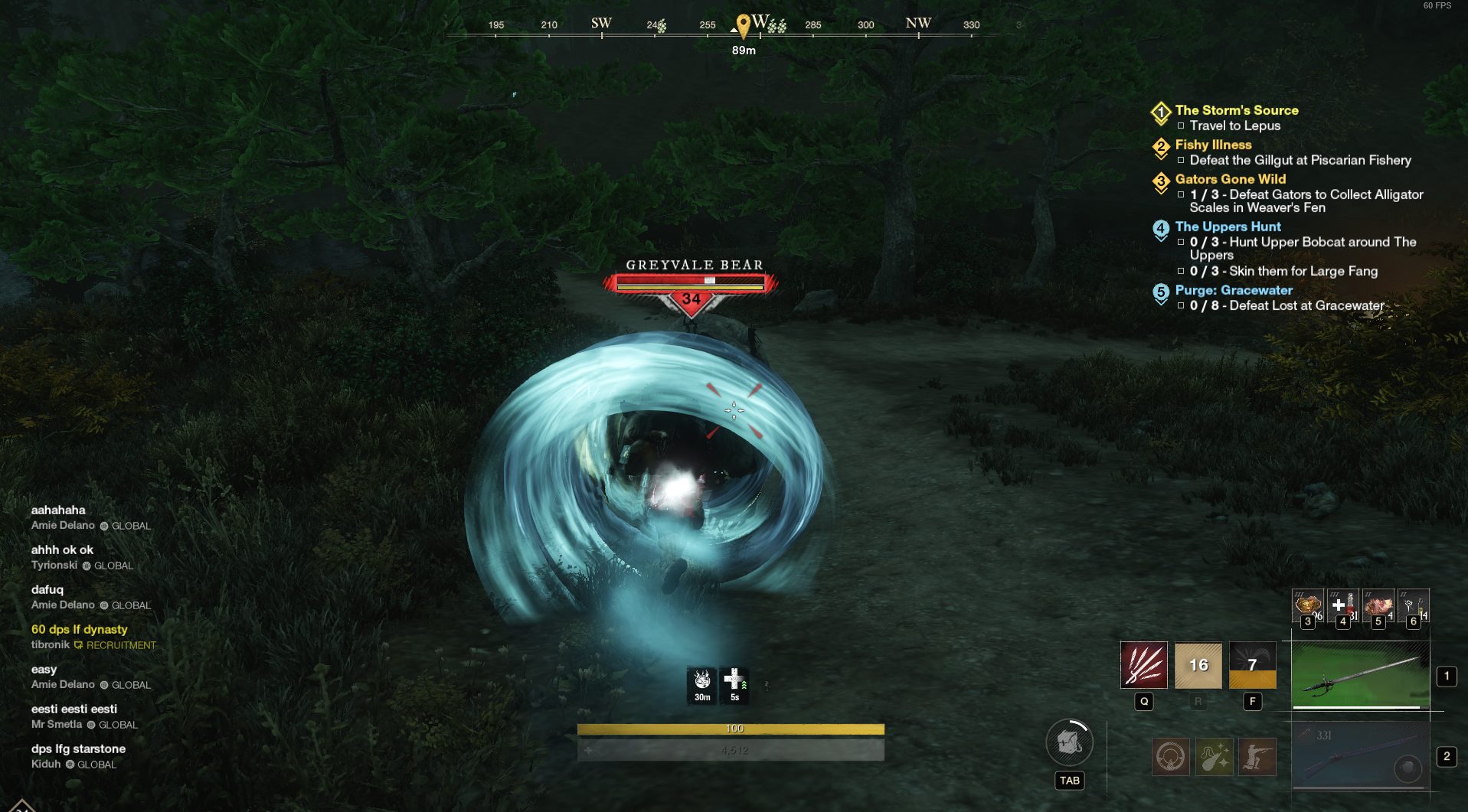Select the musket circular-target ability icon

1171,757
